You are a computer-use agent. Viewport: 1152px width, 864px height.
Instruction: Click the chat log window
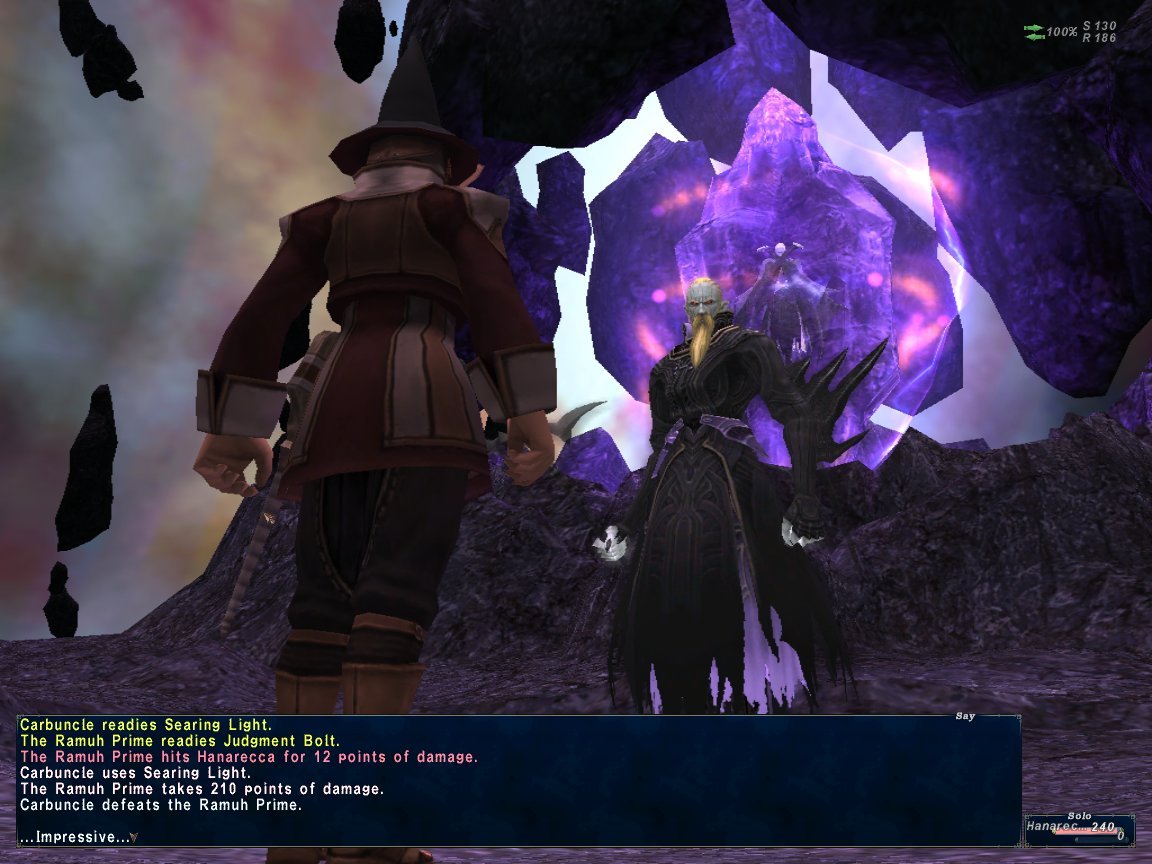[x=518, y=772]
